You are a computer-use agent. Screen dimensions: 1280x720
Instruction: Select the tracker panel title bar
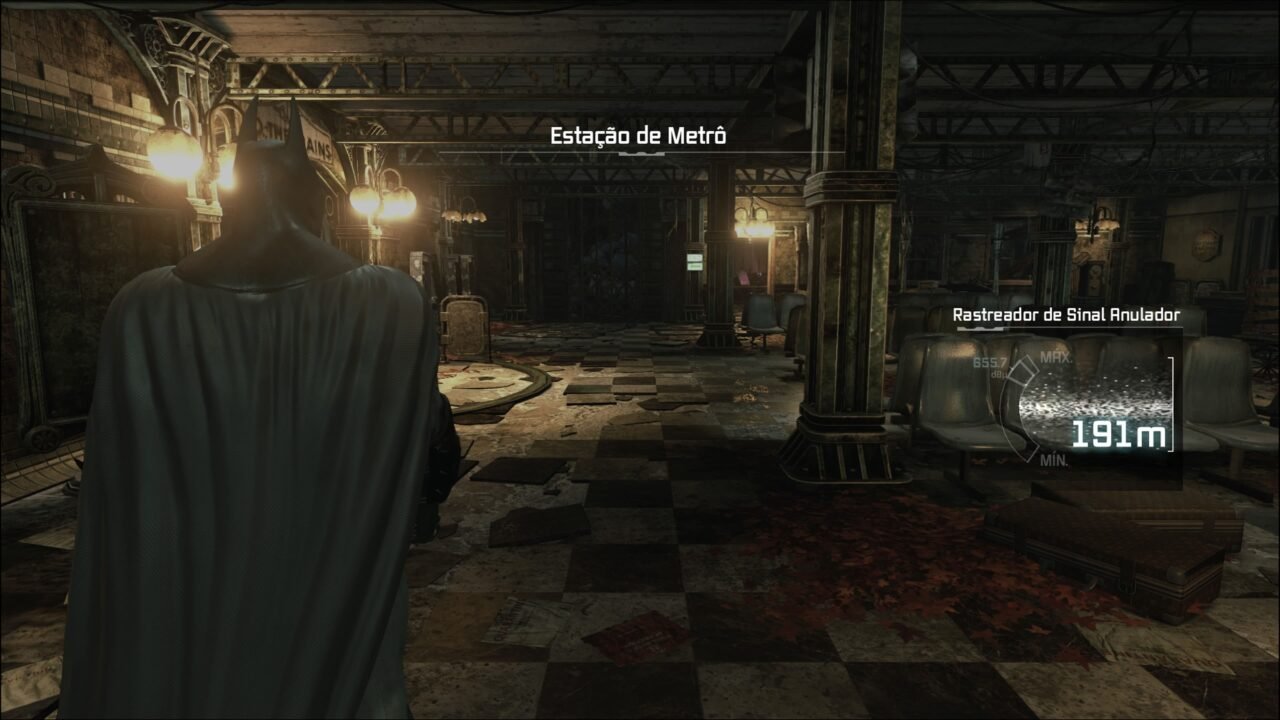pos(1066,312)
